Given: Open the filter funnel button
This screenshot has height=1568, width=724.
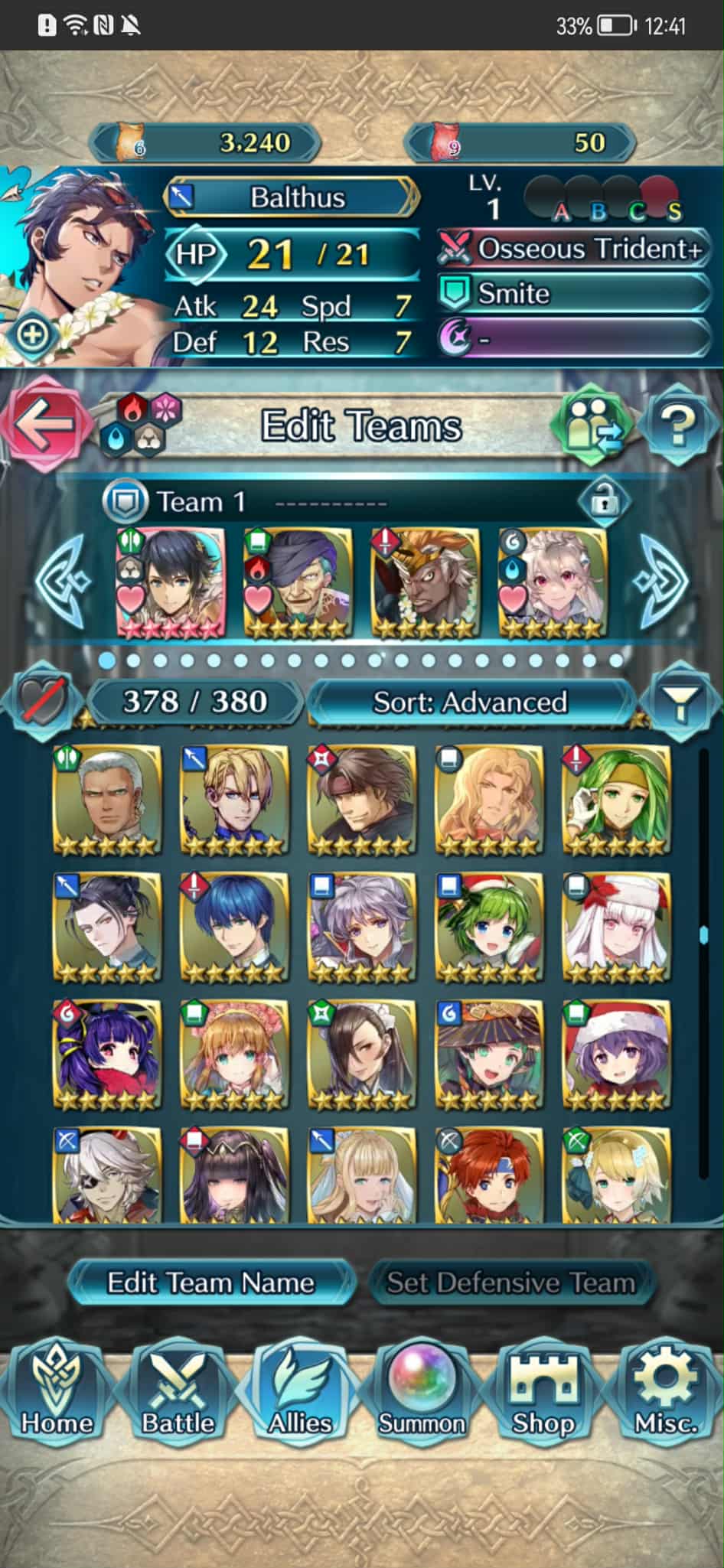Looking at the screenshot, I should pyautogui.click(x=680, y=701).
